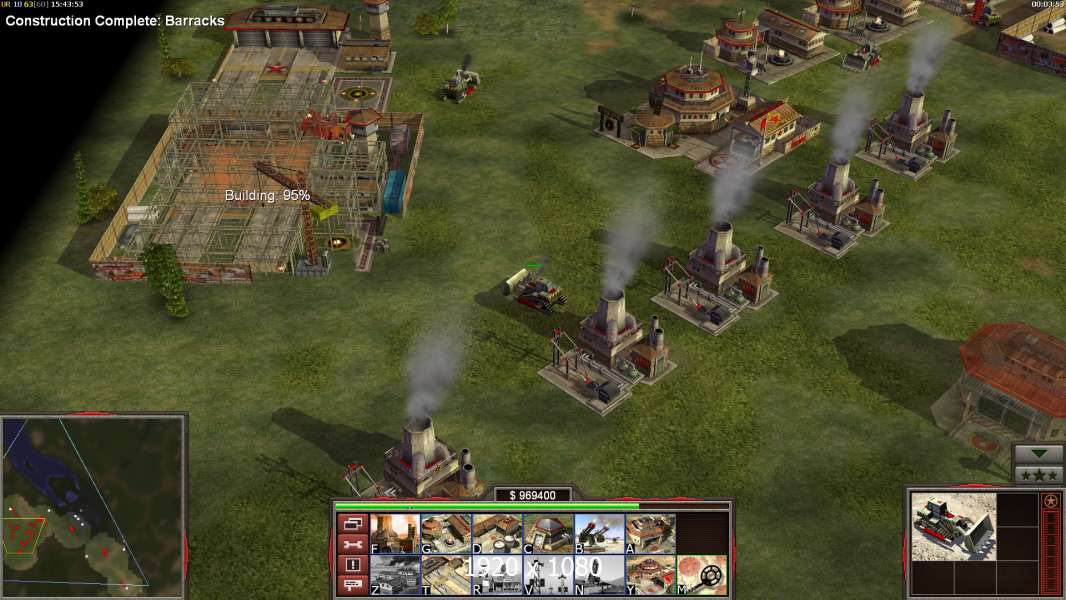
Task: Choose the airfield build icon labeled T
Action: (446, 575)
